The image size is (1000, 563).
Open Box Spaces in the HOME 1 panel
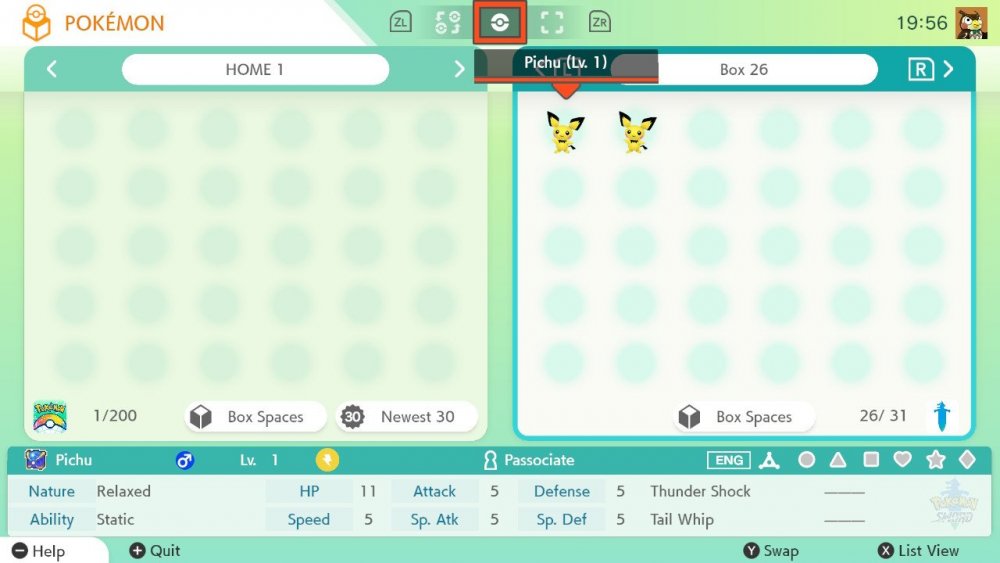tap(256, 417)
